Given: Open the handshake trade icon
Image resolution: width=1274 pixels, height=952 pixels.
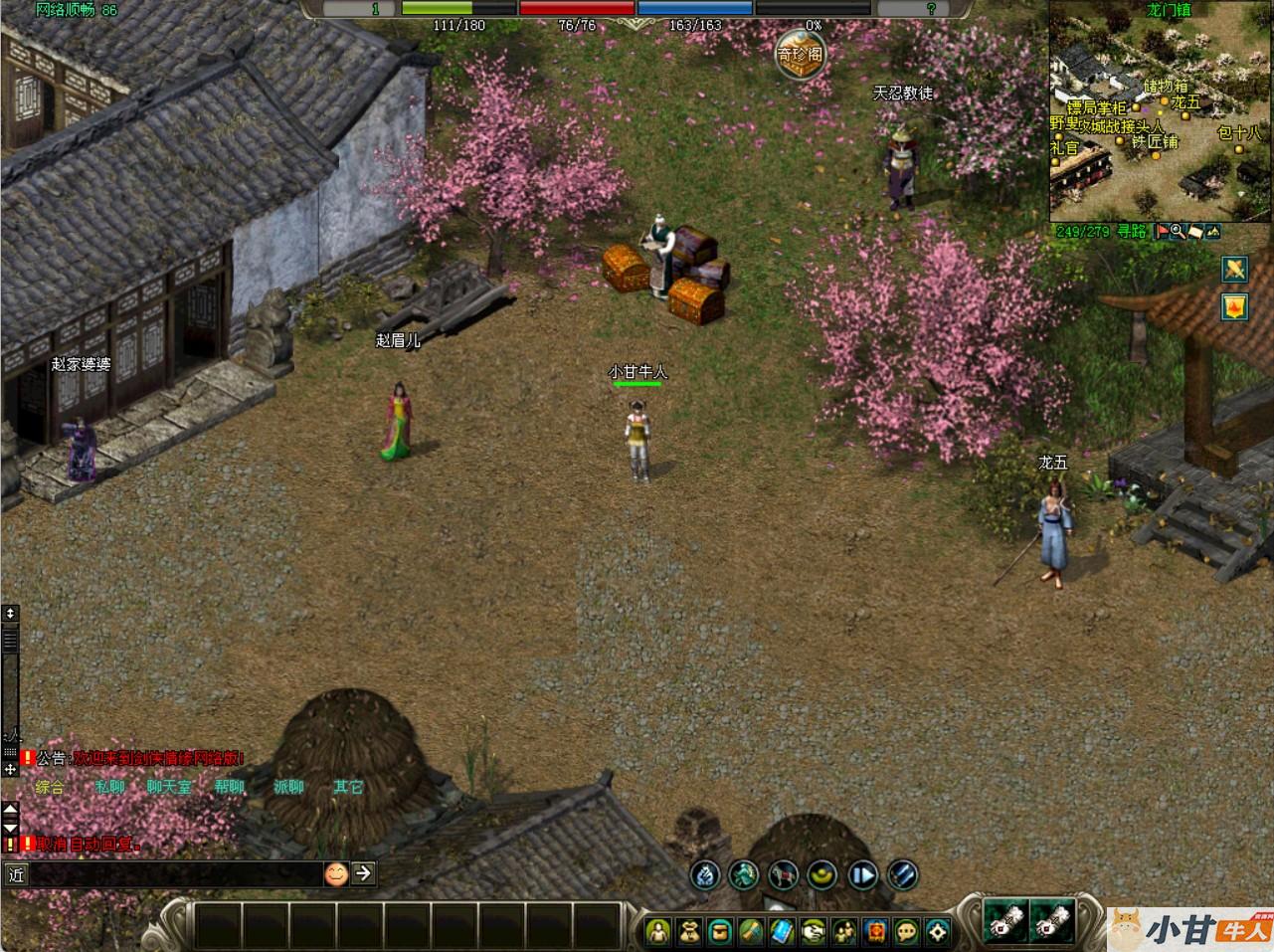Looking at the screenshot, I should coord(814,932).
